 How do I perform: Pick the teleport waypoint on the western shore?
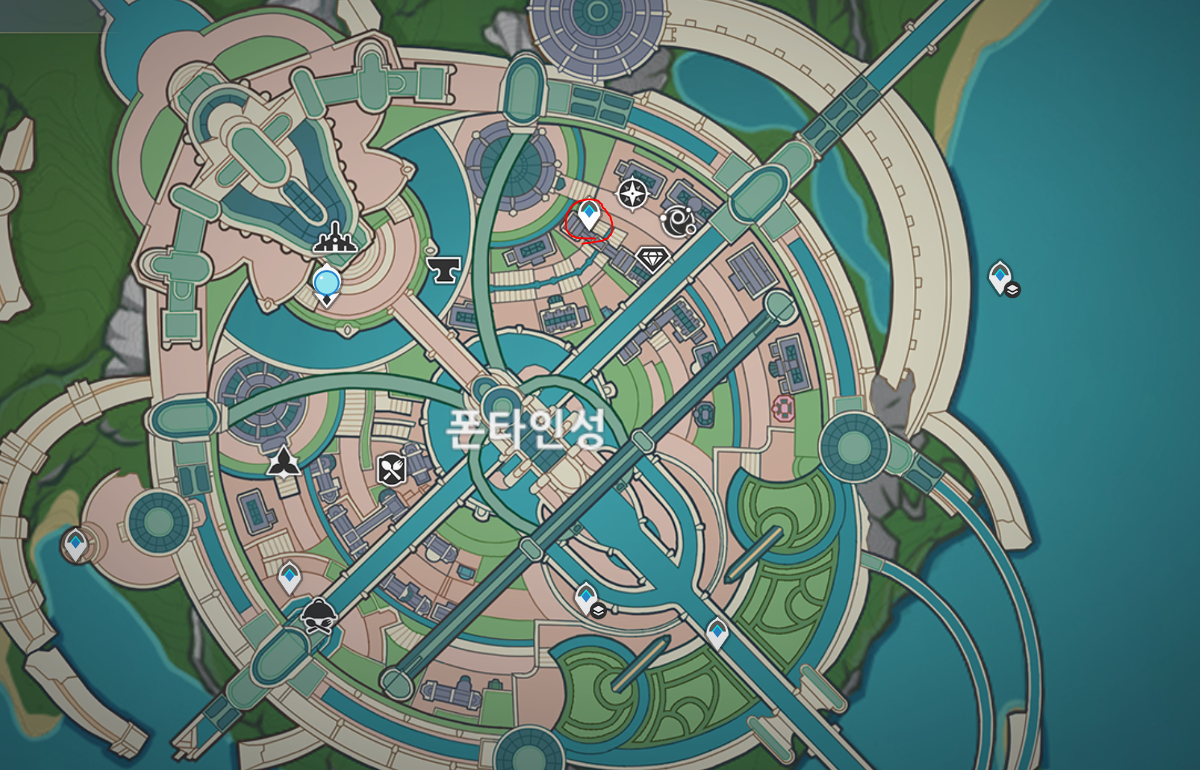[75, 544]
